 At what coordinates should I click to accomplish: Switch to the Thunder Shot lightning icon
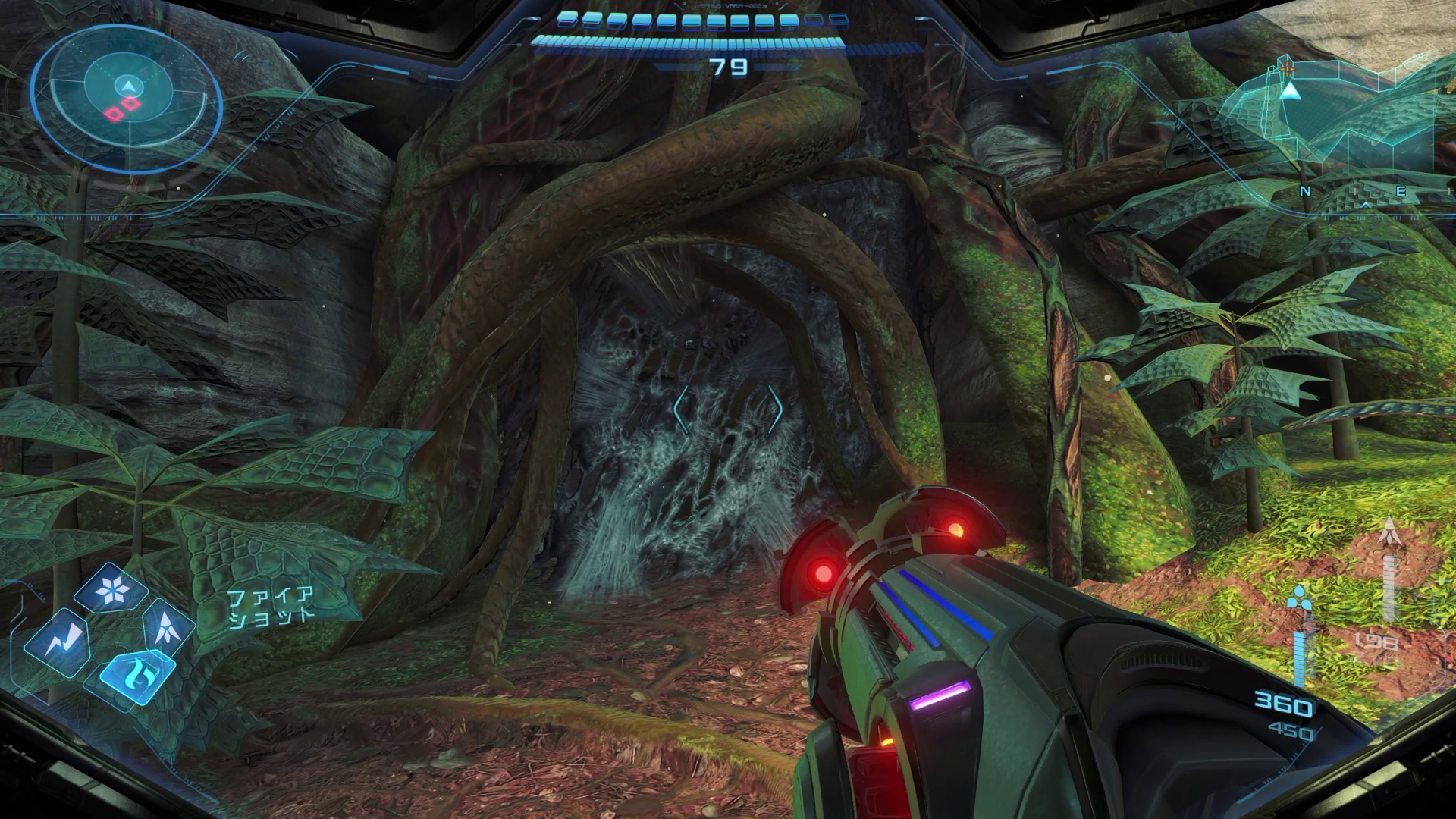coord(58,644)
